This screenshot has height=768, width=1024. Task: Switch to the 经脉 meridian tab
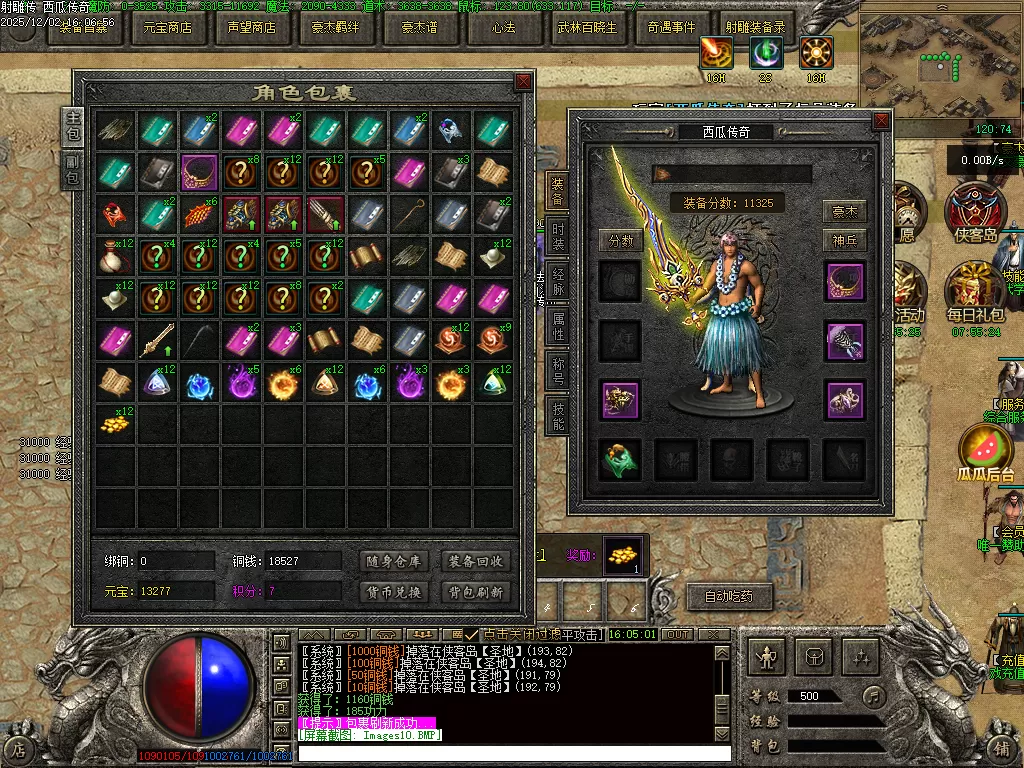coord(557,283)
